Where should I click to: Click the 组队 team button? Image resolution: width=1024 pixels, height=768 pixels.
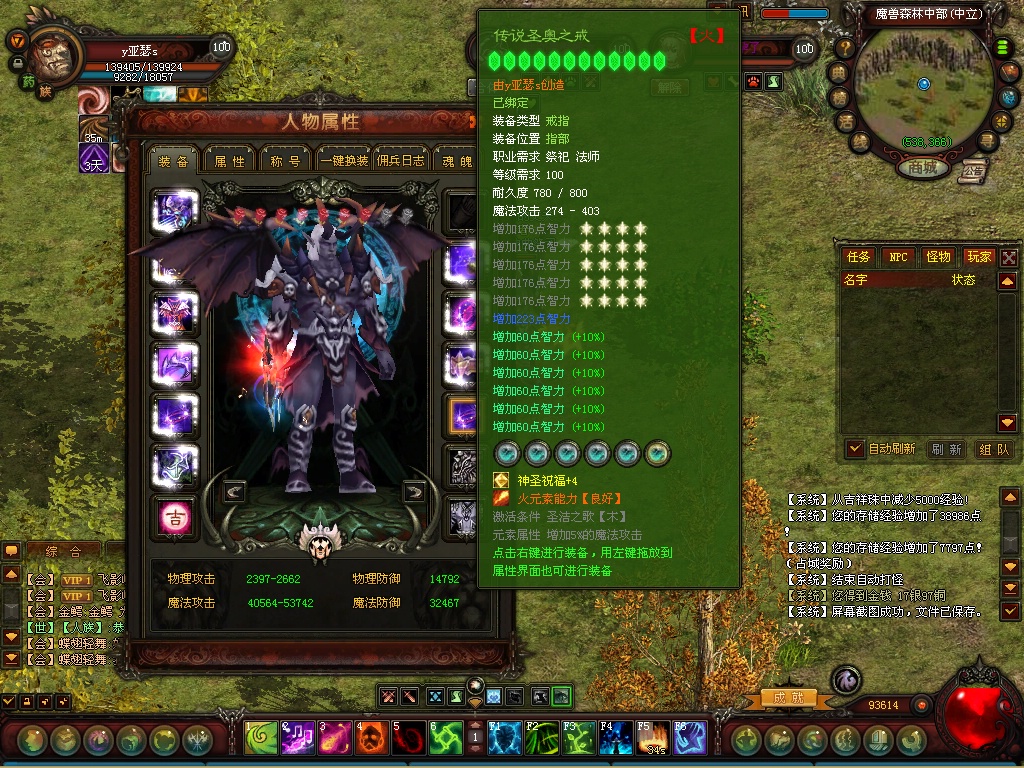(993, 450)
